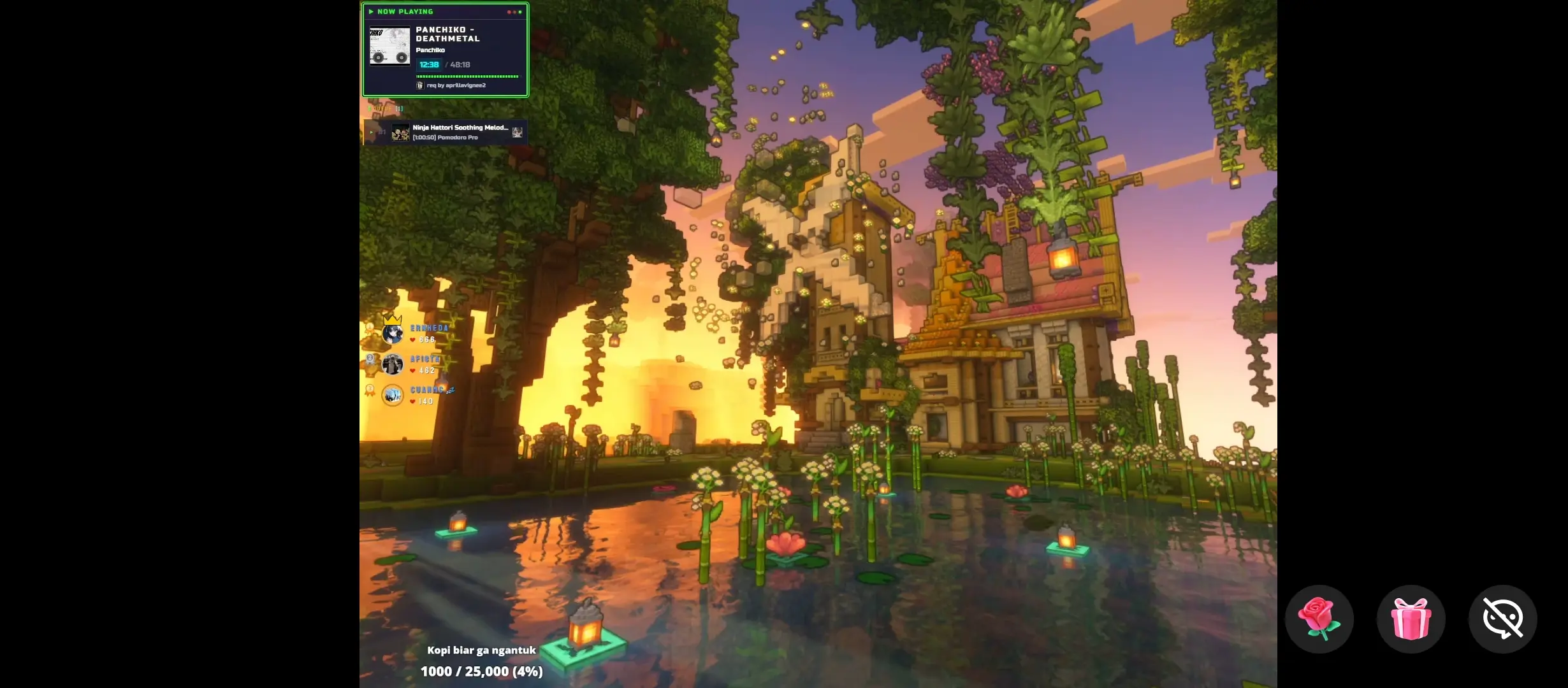The height and width of the screenshot is (688, 1568).
Task: Tap the crossed-out eye hide button
Action: coord(1502,619)
